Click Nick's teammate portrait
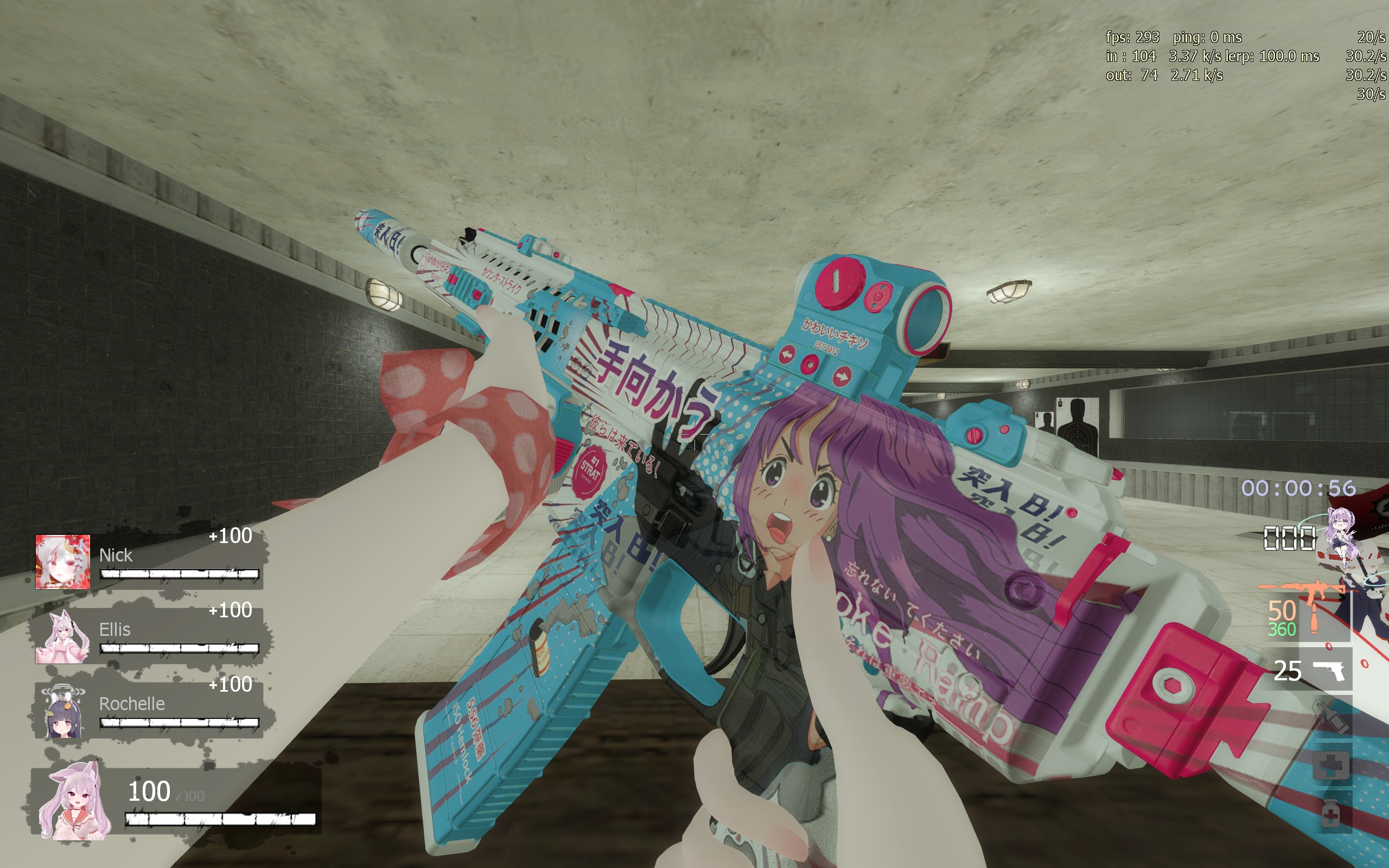The width and height of the screenshot is (1389, 868). click(x=62, y=561)
